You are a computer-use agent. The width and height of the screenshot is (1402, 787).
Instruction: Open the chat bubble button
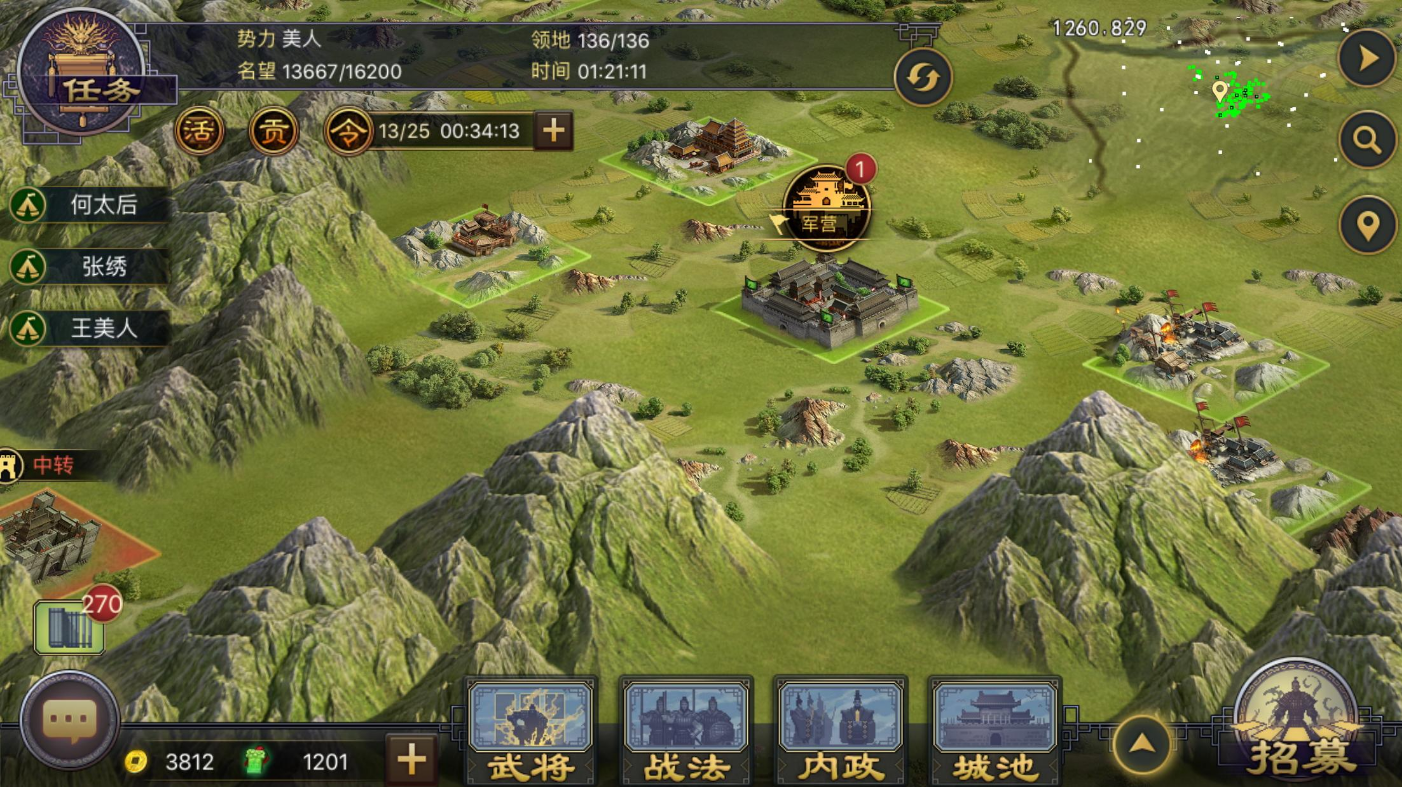pyautogui.click(x=70, y=720)
